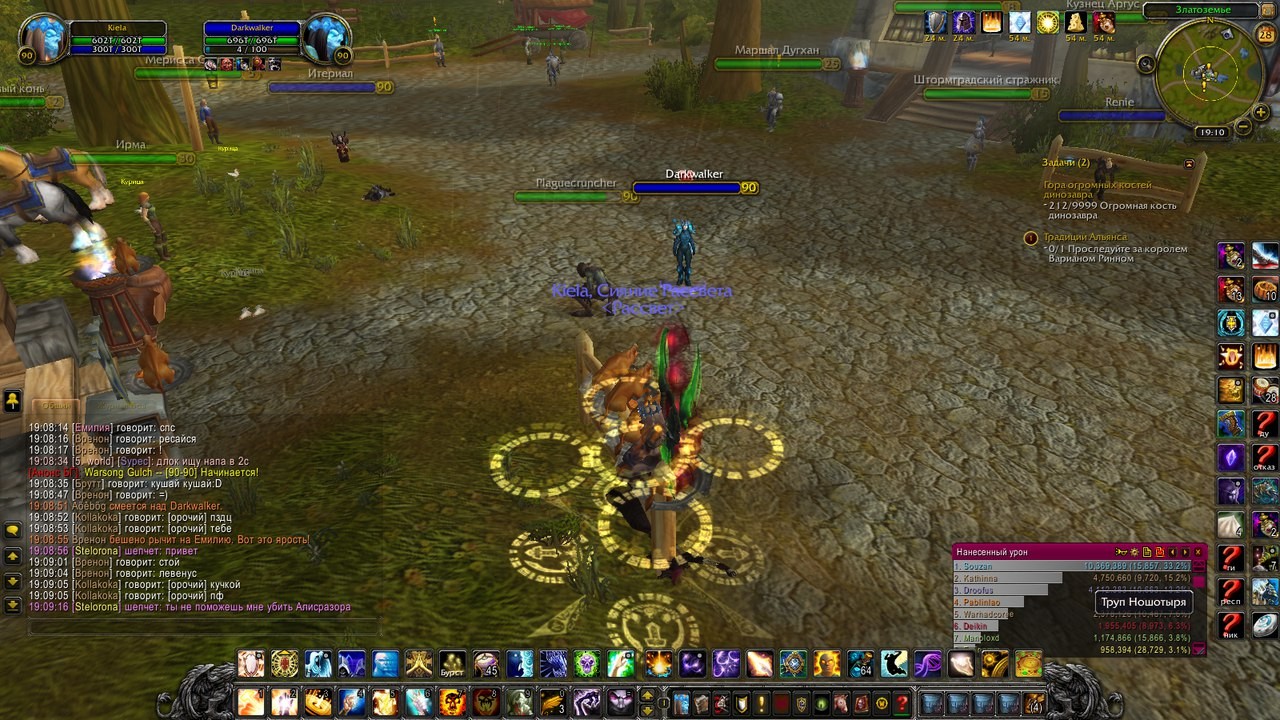Zoom out the minimap with minus button

click(1243, 127)
